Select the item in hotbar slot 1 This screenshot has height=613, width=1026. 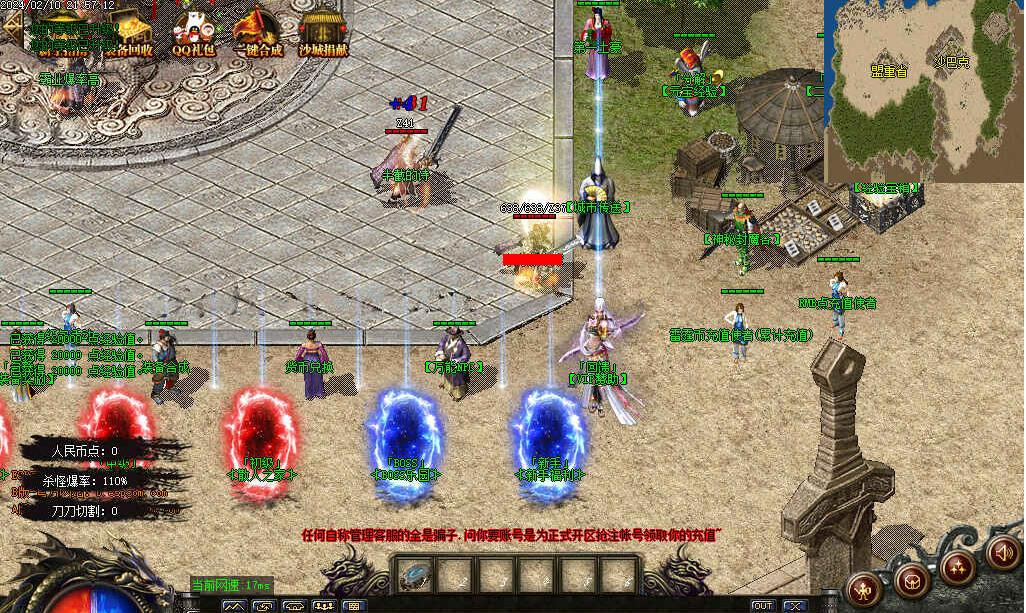[413, 575]
